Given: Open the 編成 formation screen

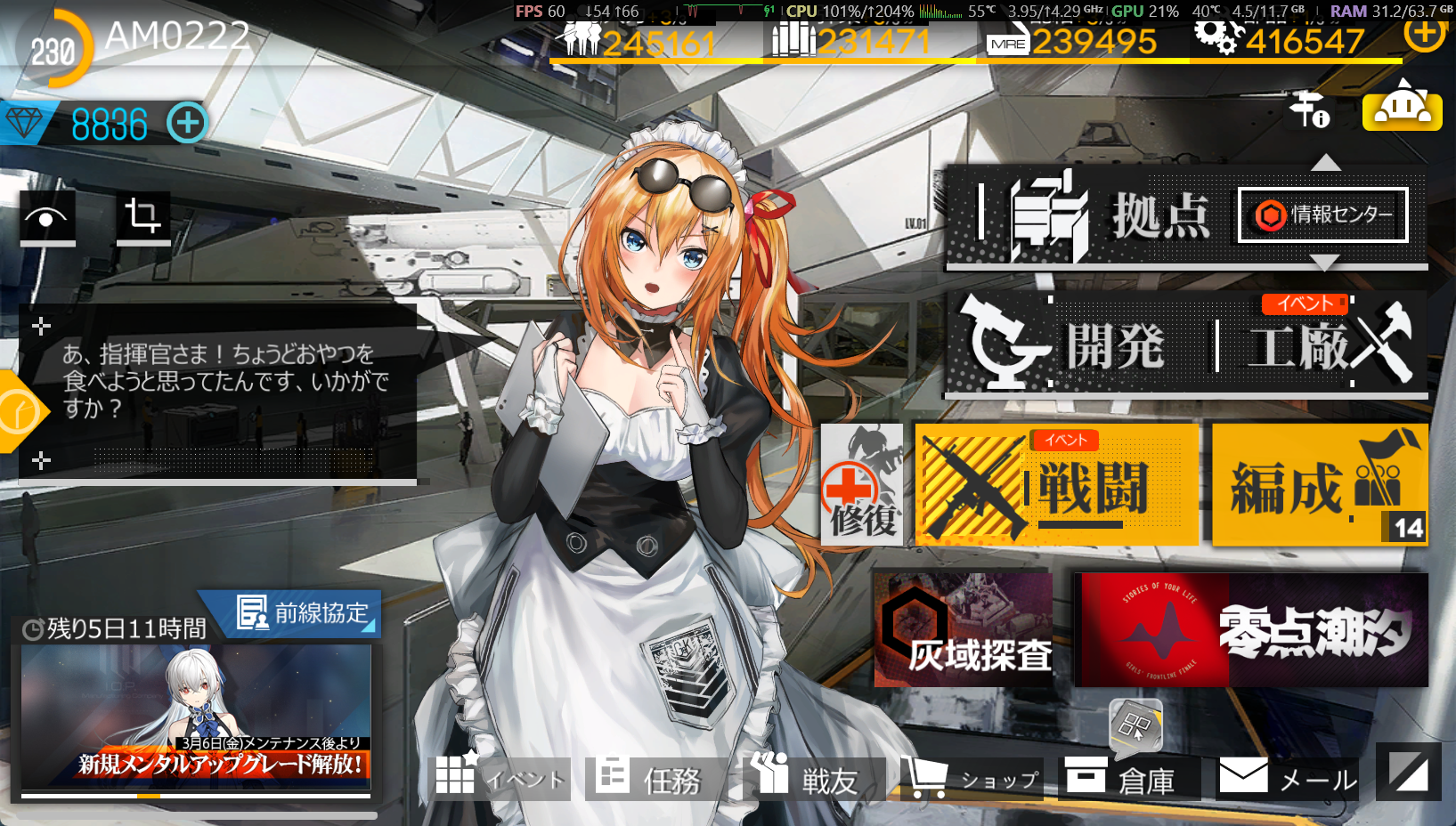Looking at the screenshot, I should pos(1320,485).
